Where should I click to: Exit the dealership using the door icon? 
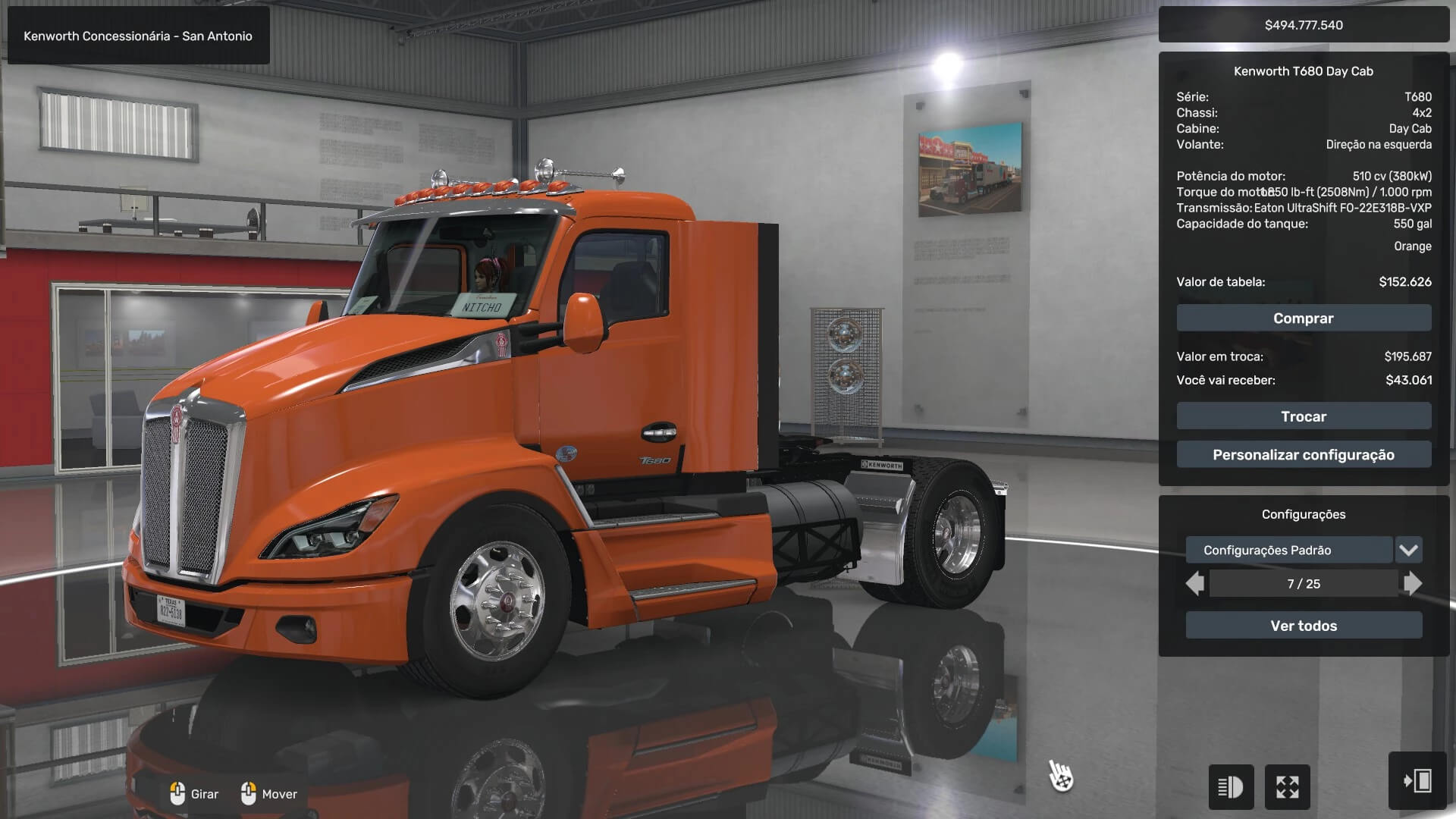tap(1417, 781)
